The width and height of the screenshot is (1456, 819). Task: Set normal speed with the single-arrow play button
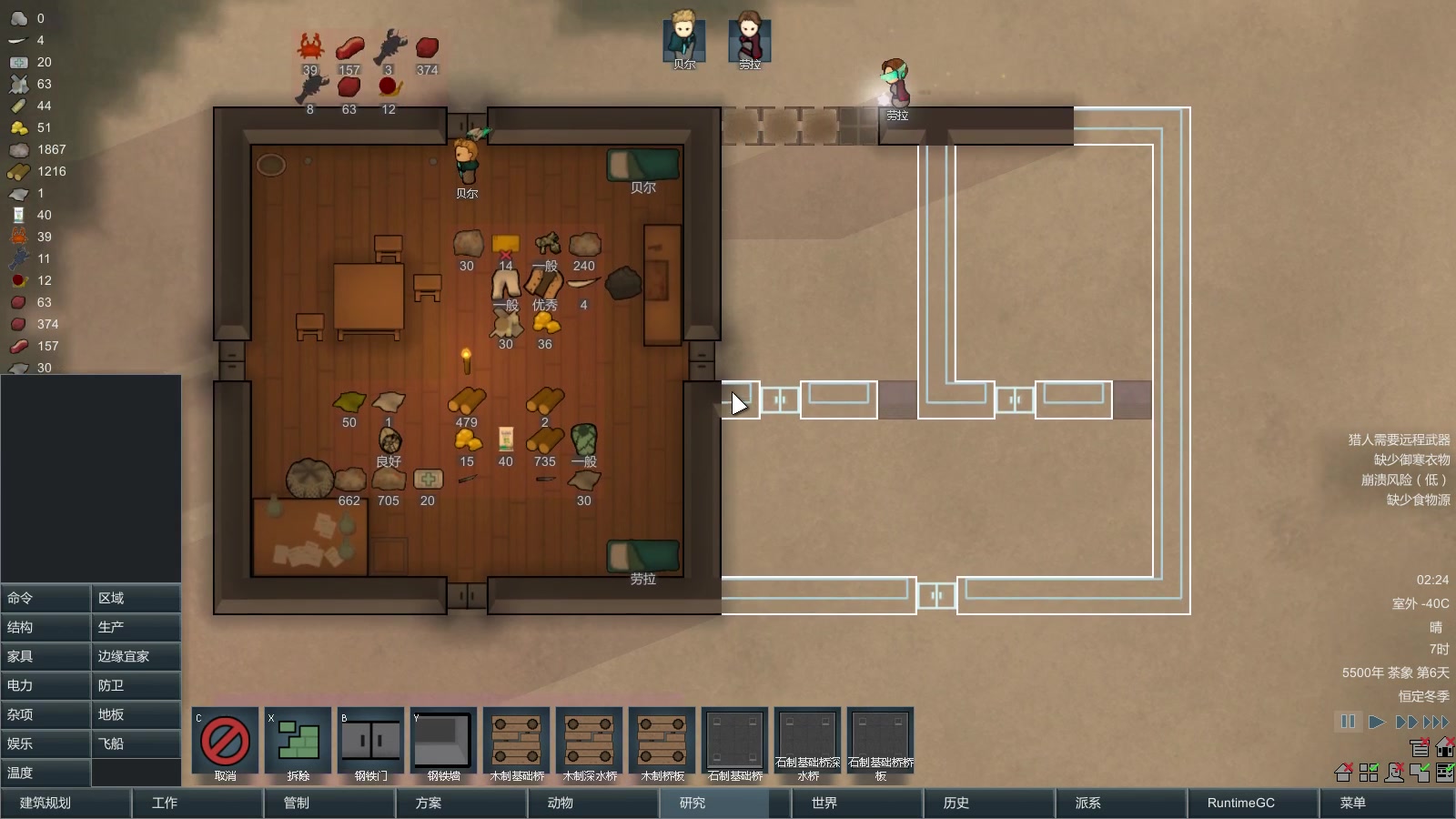pos(1377,722)
